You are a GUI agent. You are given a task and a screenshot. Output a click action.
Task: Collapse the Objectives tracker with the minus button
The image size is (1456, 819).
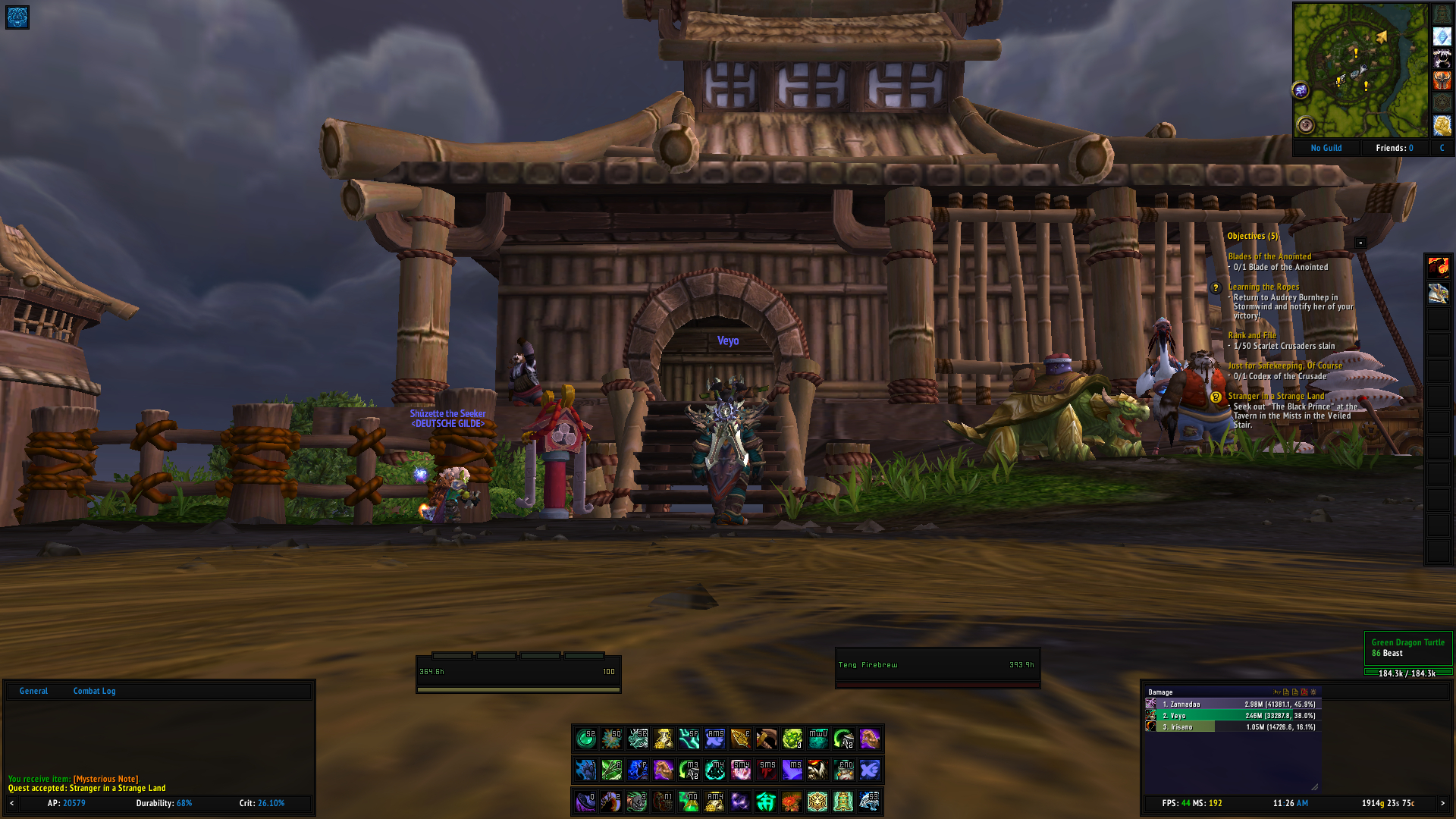(x=1360, y=243)
